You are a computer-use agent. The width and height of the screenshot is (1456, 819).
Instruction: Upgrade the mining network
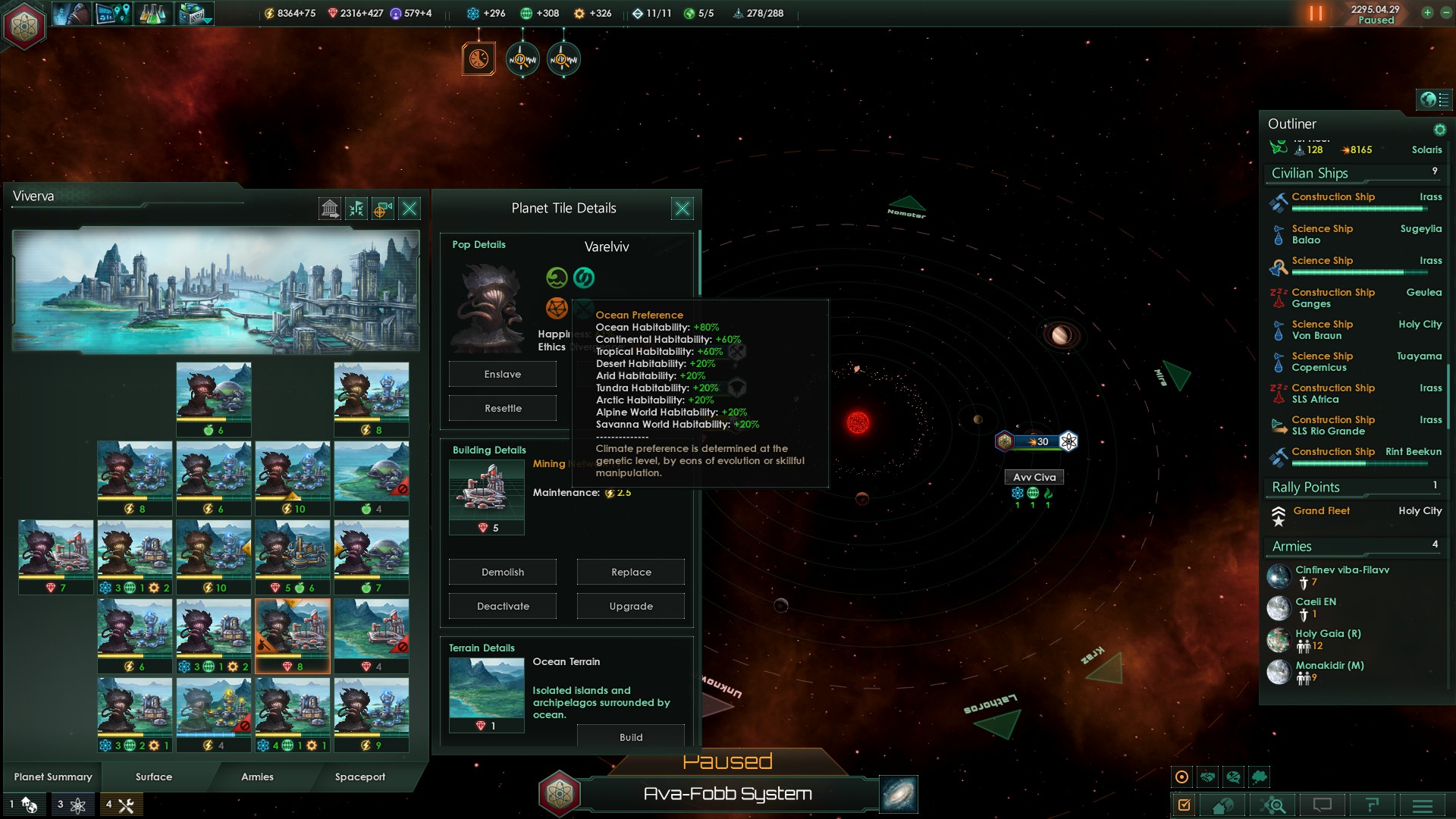pos(630,606)
